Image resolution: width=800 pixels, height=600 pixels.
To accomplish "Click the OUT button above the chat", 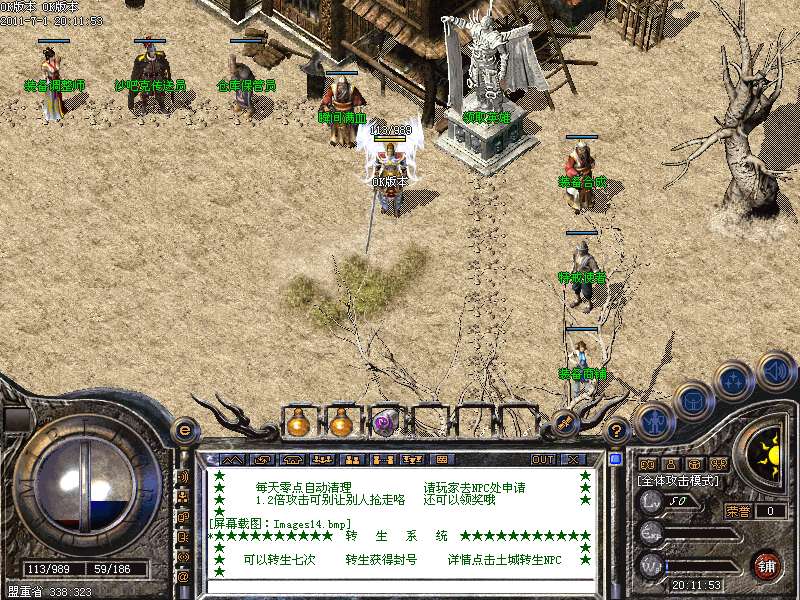I will (543, 460).
